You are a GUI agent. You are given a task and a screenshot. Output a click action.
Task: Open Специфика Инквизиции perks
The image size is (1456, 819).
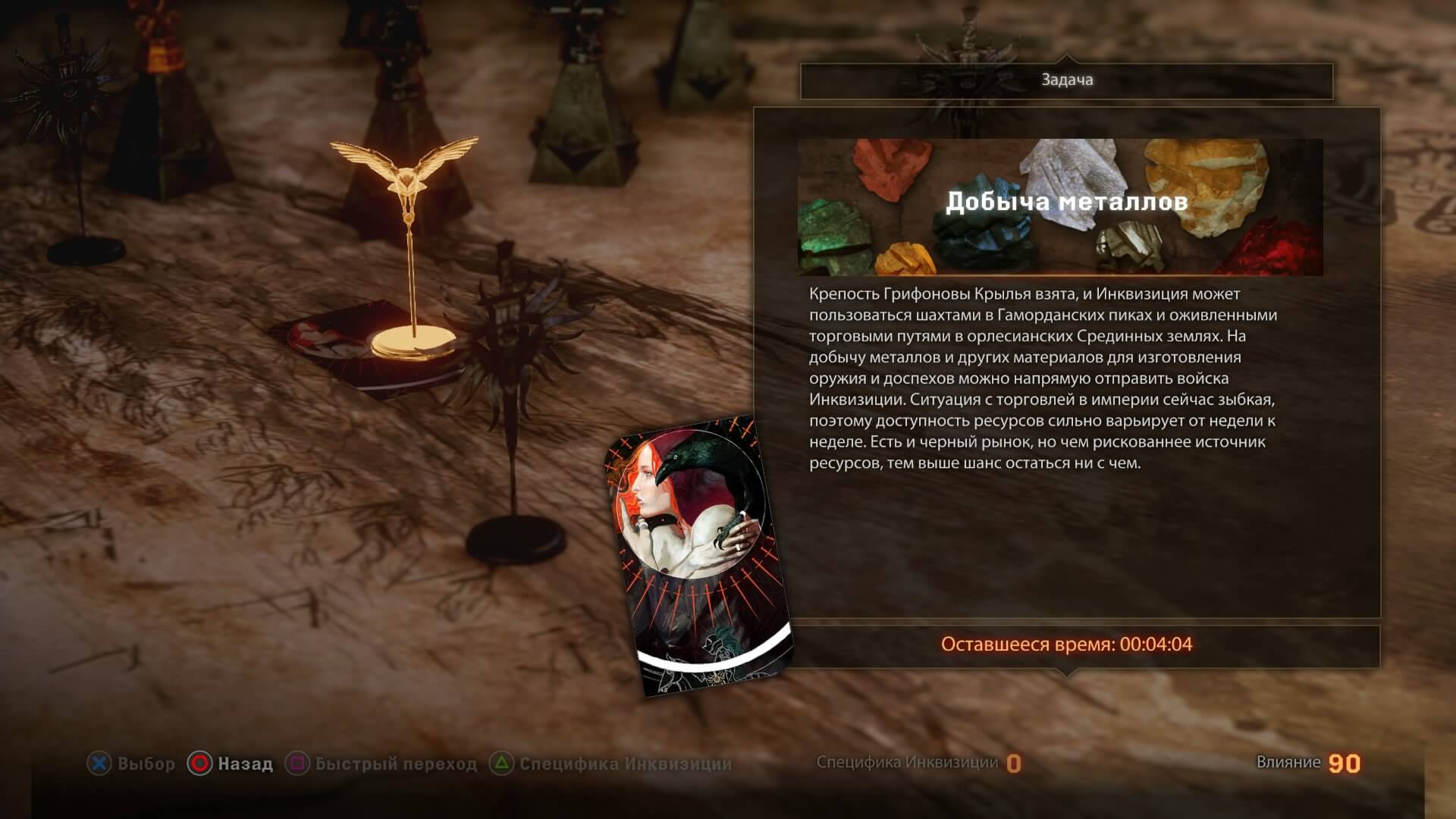coord(588,764)
